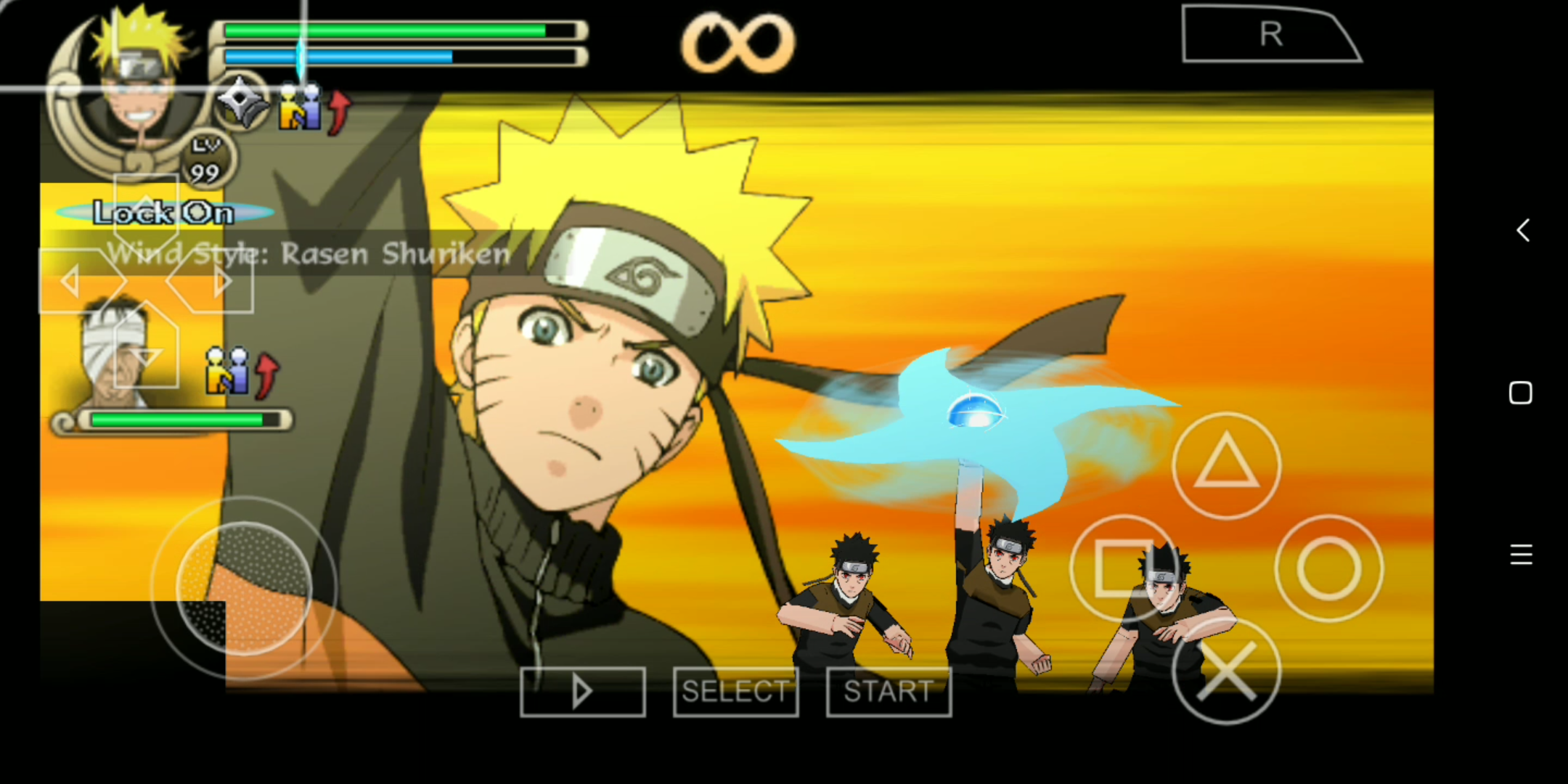Tap the infinity symbol at the top center
The image size is (1568, 784).
tap(735, 41)
